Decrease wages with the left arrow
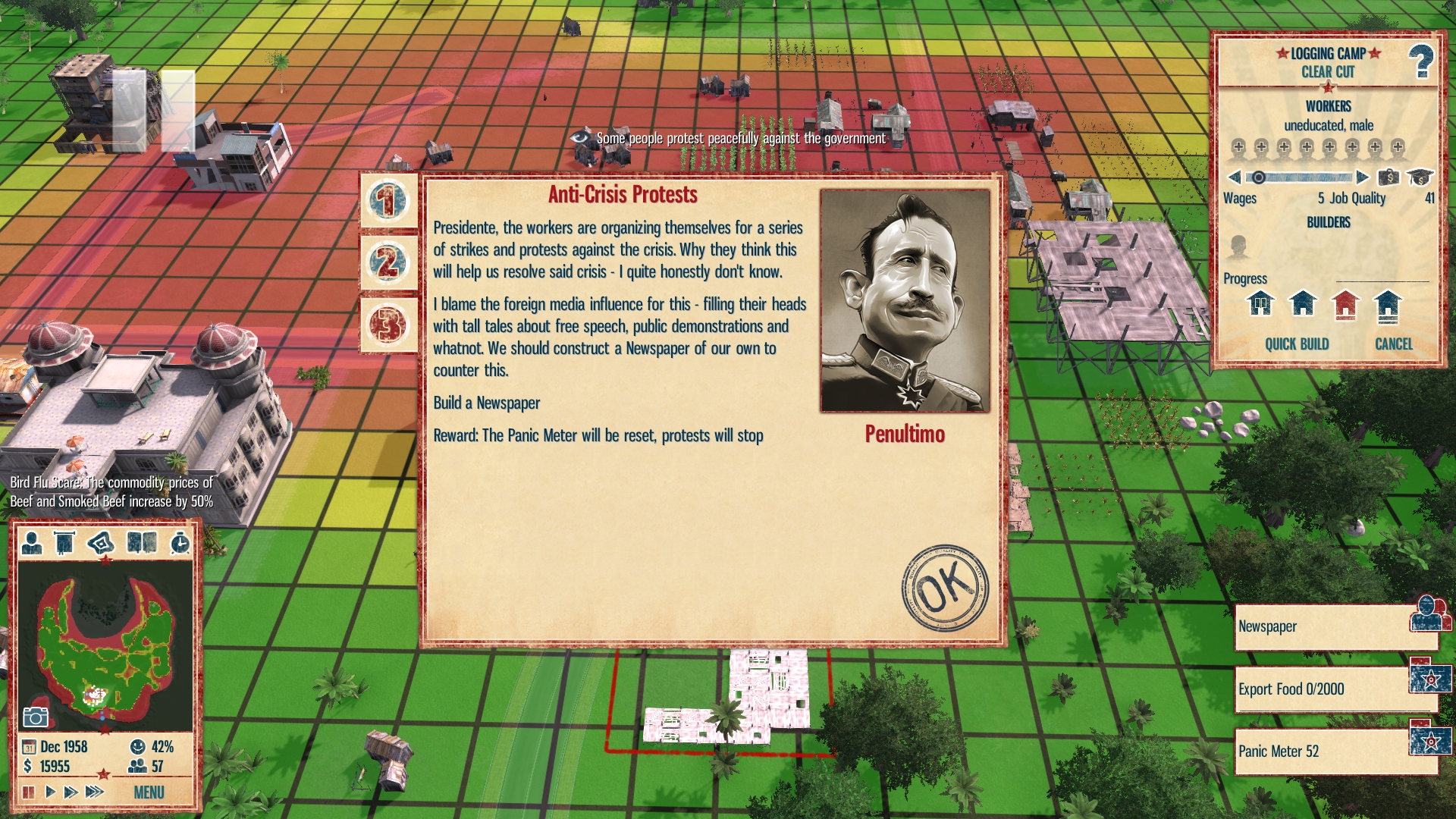The image size is (1456, 819). pos(1234,177)
